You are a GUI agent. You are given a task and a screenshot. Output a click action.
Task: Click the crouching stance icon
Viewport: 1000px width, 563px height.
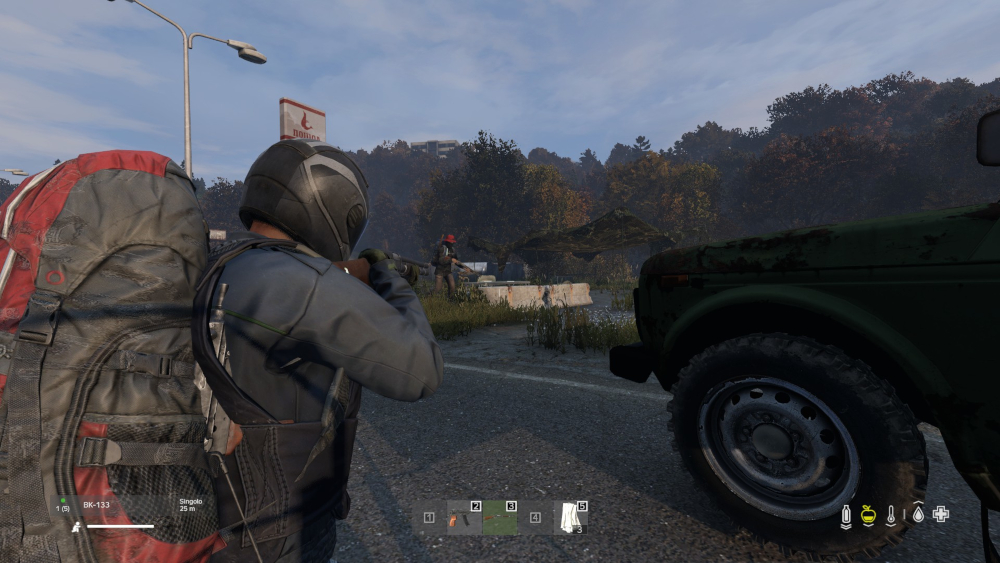point(76,526)
